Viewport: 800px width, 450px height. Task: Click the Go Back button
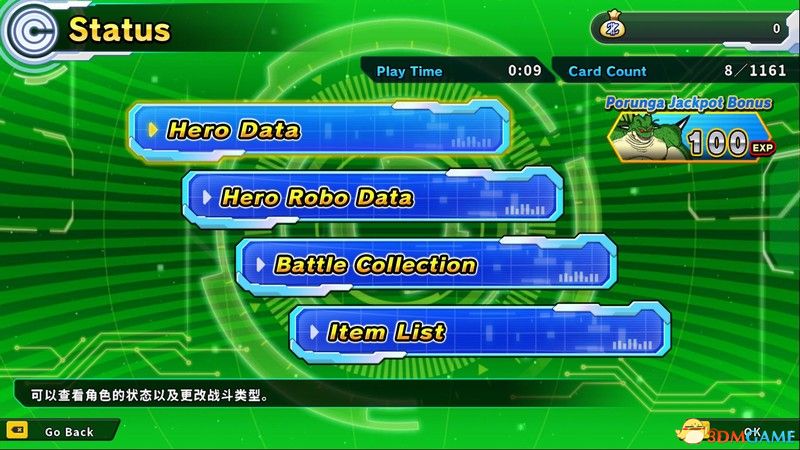coord(60,432)
